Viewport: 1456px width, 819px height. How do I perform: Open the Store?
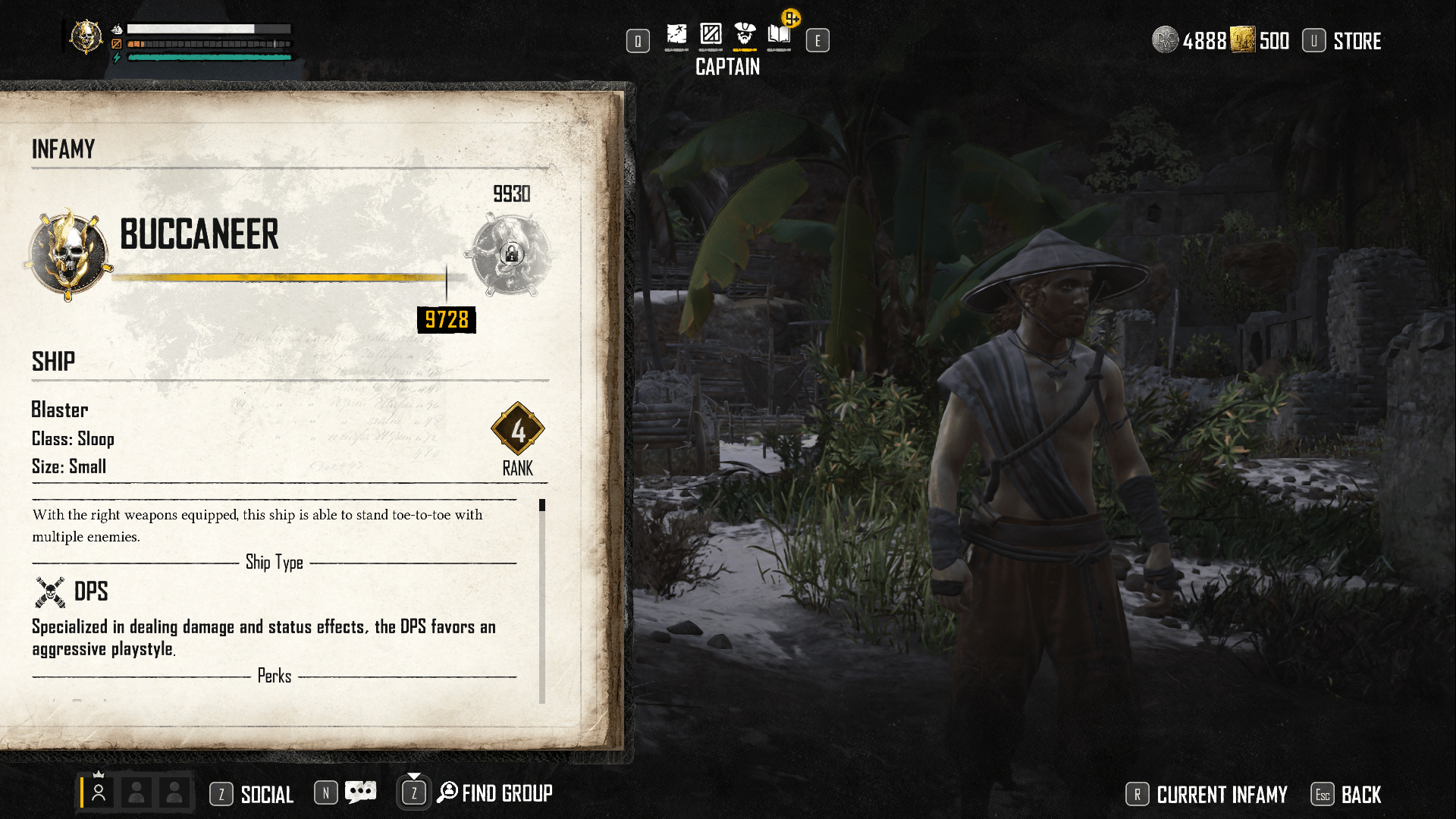pos(1356,41)
